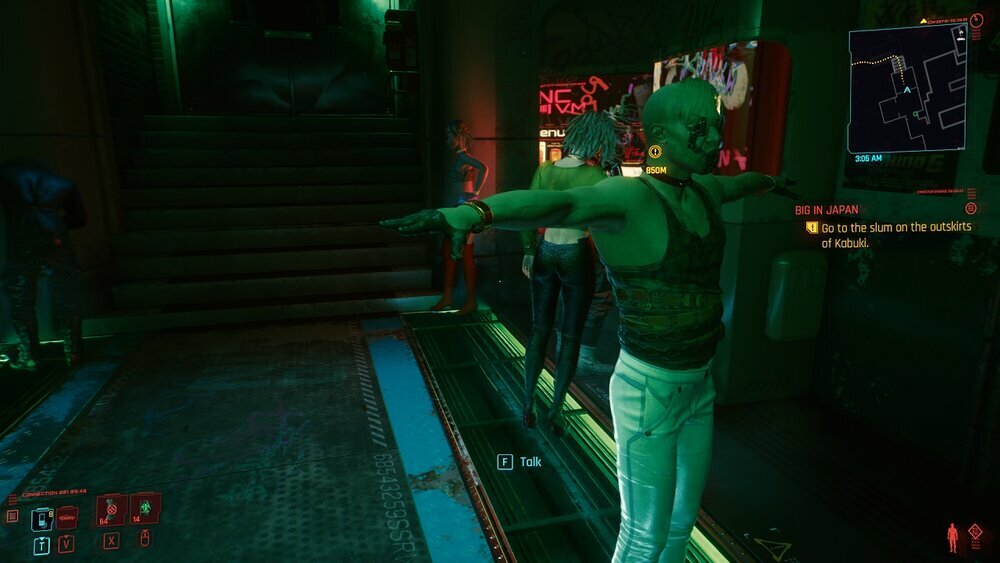This screenshot has height=563, width=1000.
Task: Click the Kabuki slum objective text
Action: click(895, 235)
